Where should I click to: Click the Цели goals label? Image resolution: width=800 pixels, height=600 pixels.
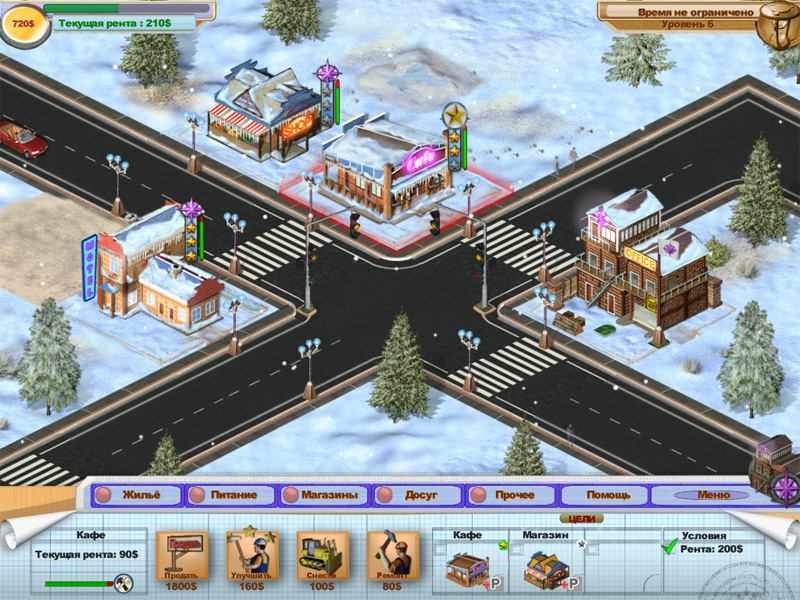[582, 519]
